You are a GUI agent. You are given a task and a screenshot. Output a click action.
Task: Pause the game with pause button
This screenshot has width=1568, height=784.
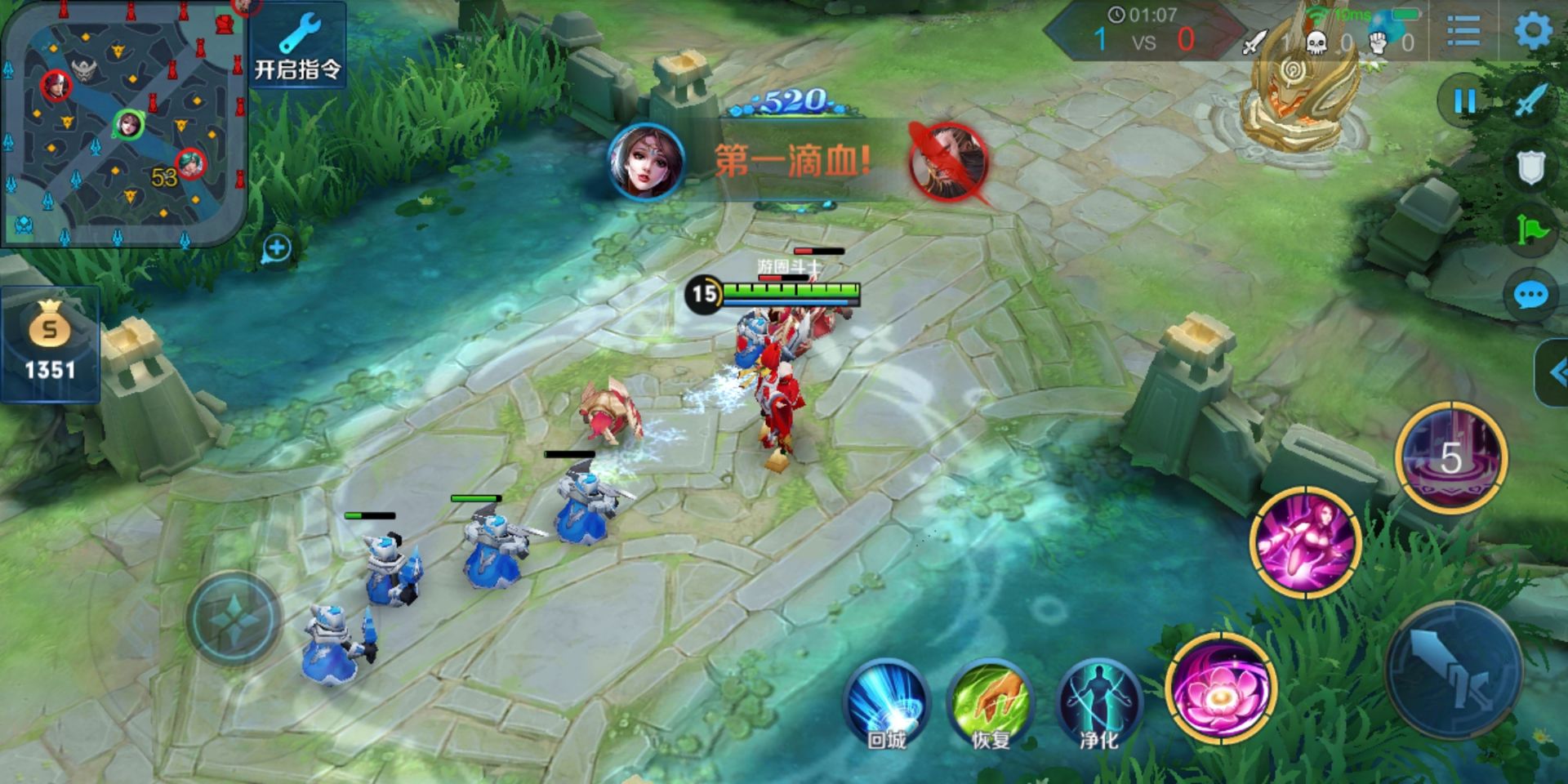coord(1464,102)
